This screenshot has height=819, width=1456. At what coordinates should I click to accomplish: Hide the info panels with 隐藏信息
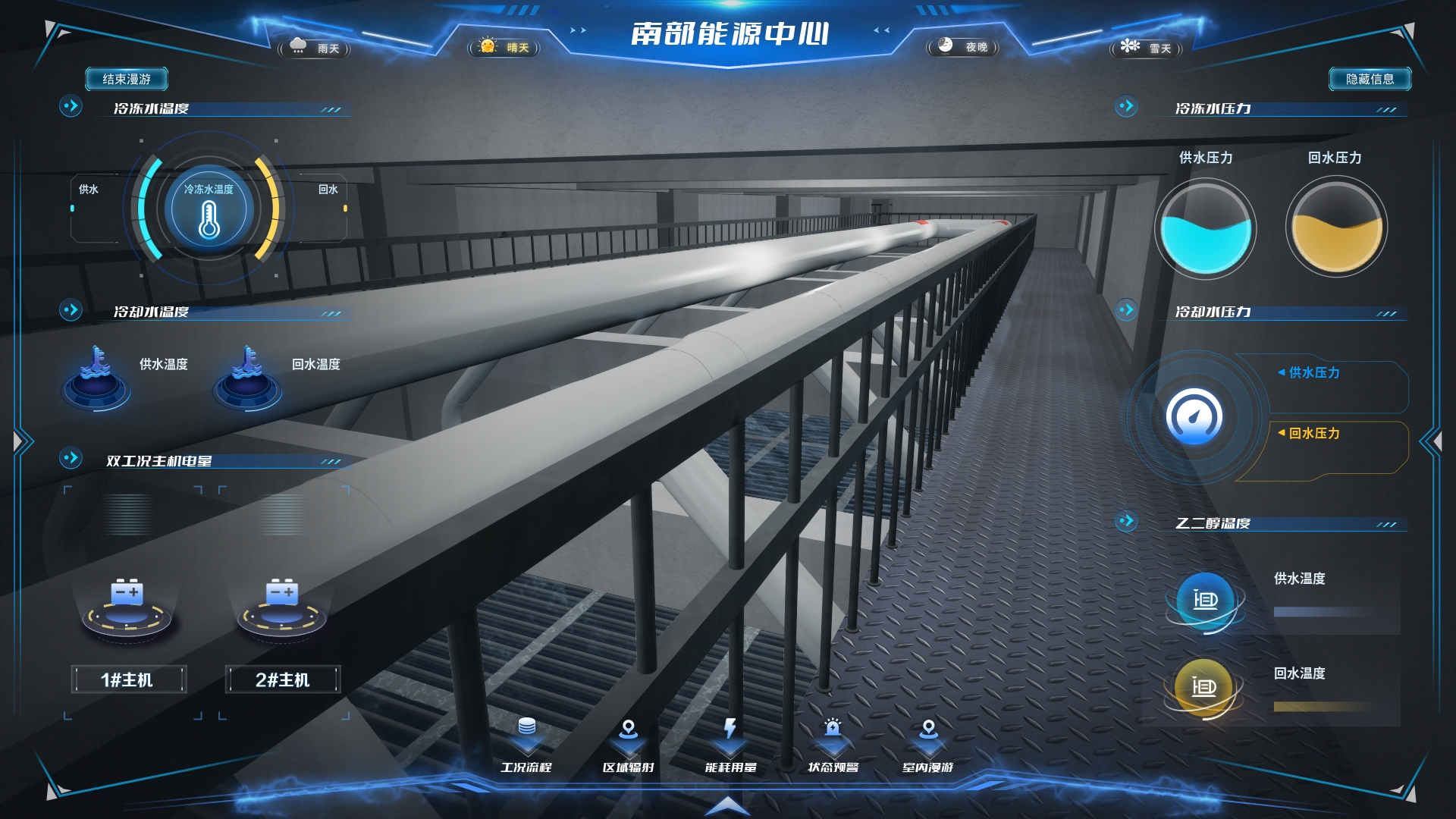tap(1370, 79)
